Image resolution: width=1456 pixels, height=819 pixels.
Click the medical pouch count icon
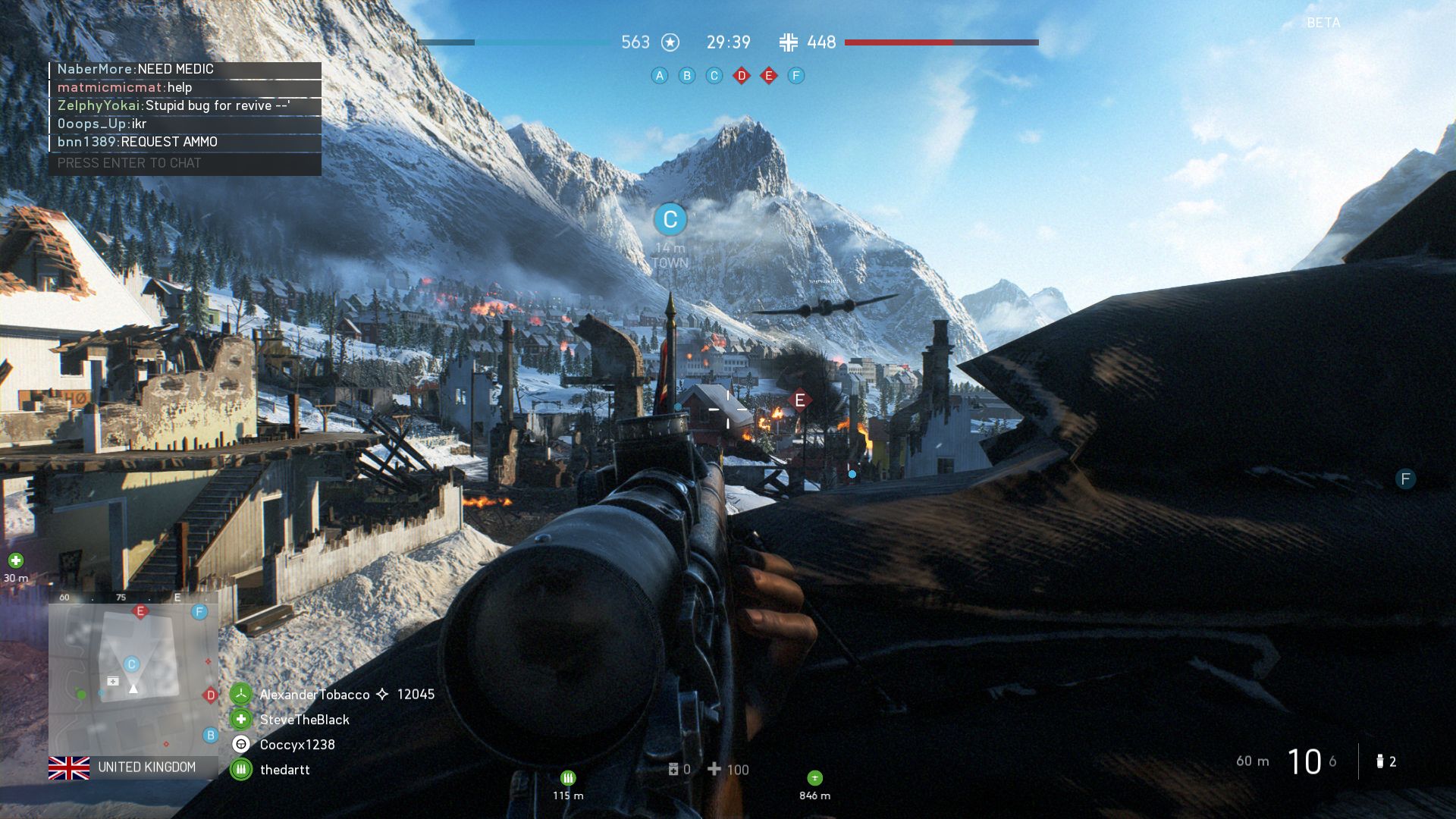[x=673, y=770]
